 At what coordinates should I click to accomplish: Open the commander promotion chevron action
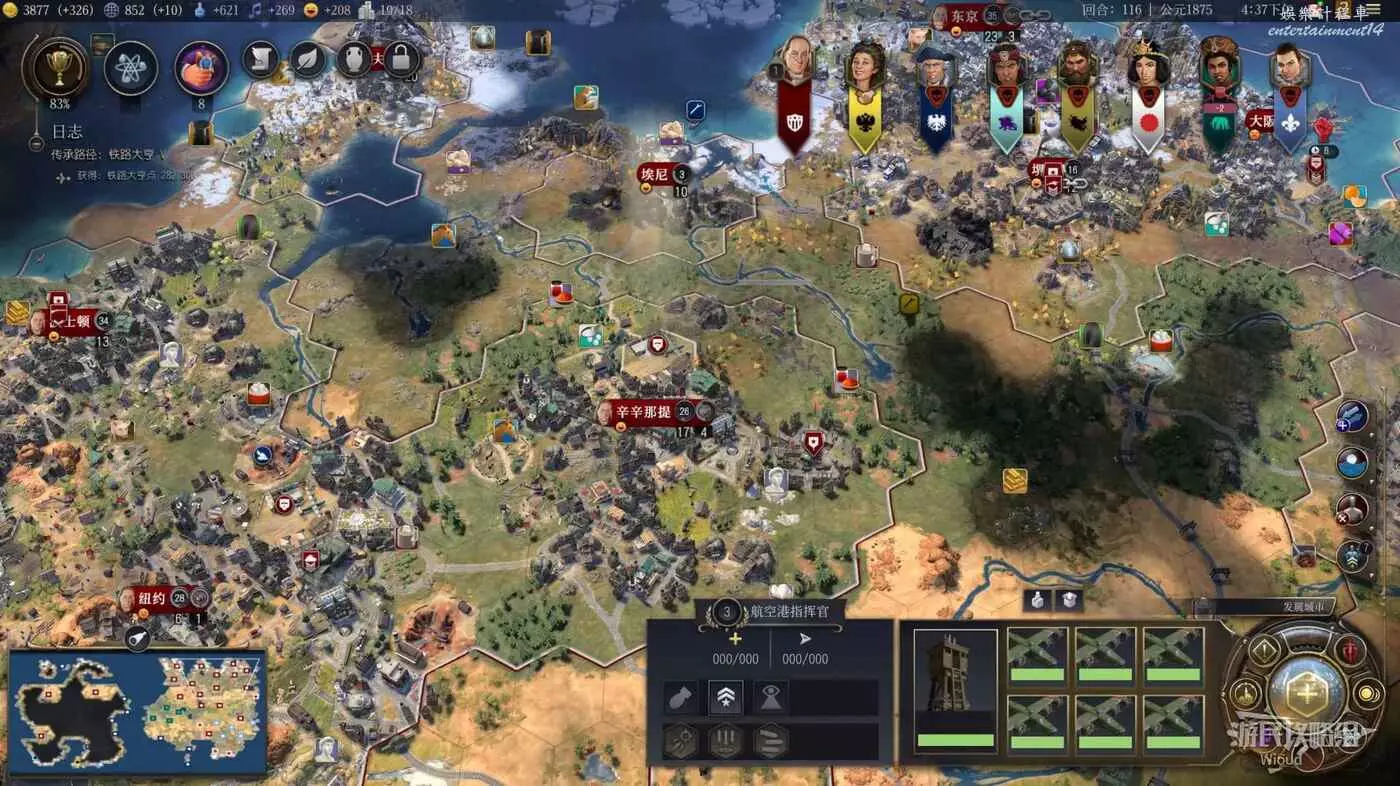pyautogui.click(x=725, y=698)
